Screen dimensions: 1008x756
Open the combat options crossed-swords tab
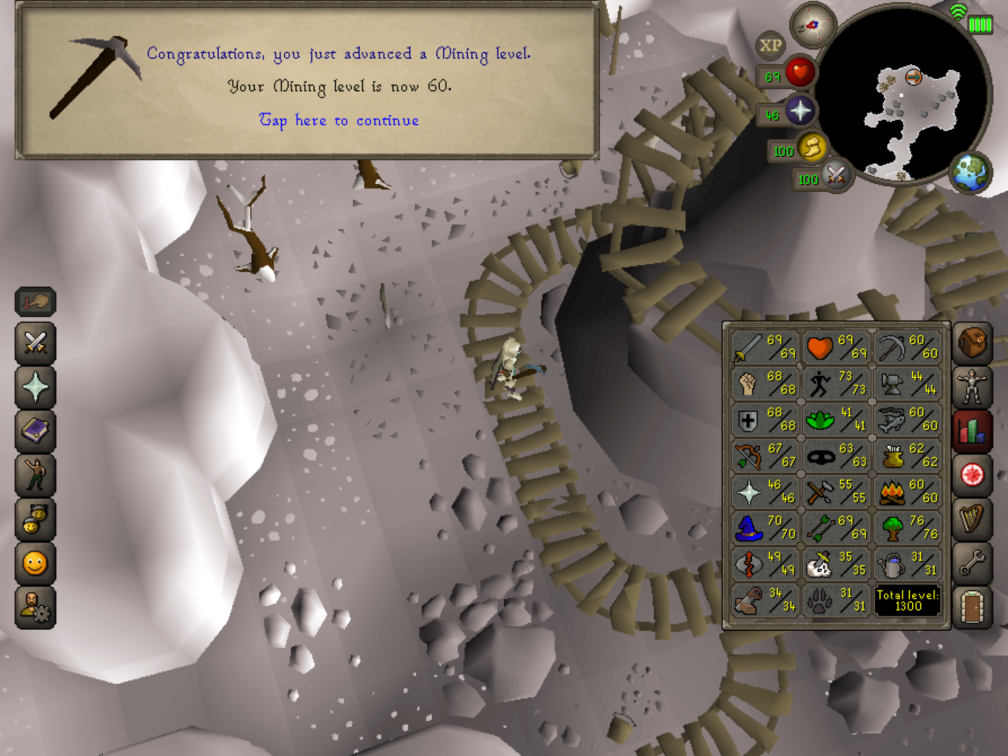click(x=36, y=344)
